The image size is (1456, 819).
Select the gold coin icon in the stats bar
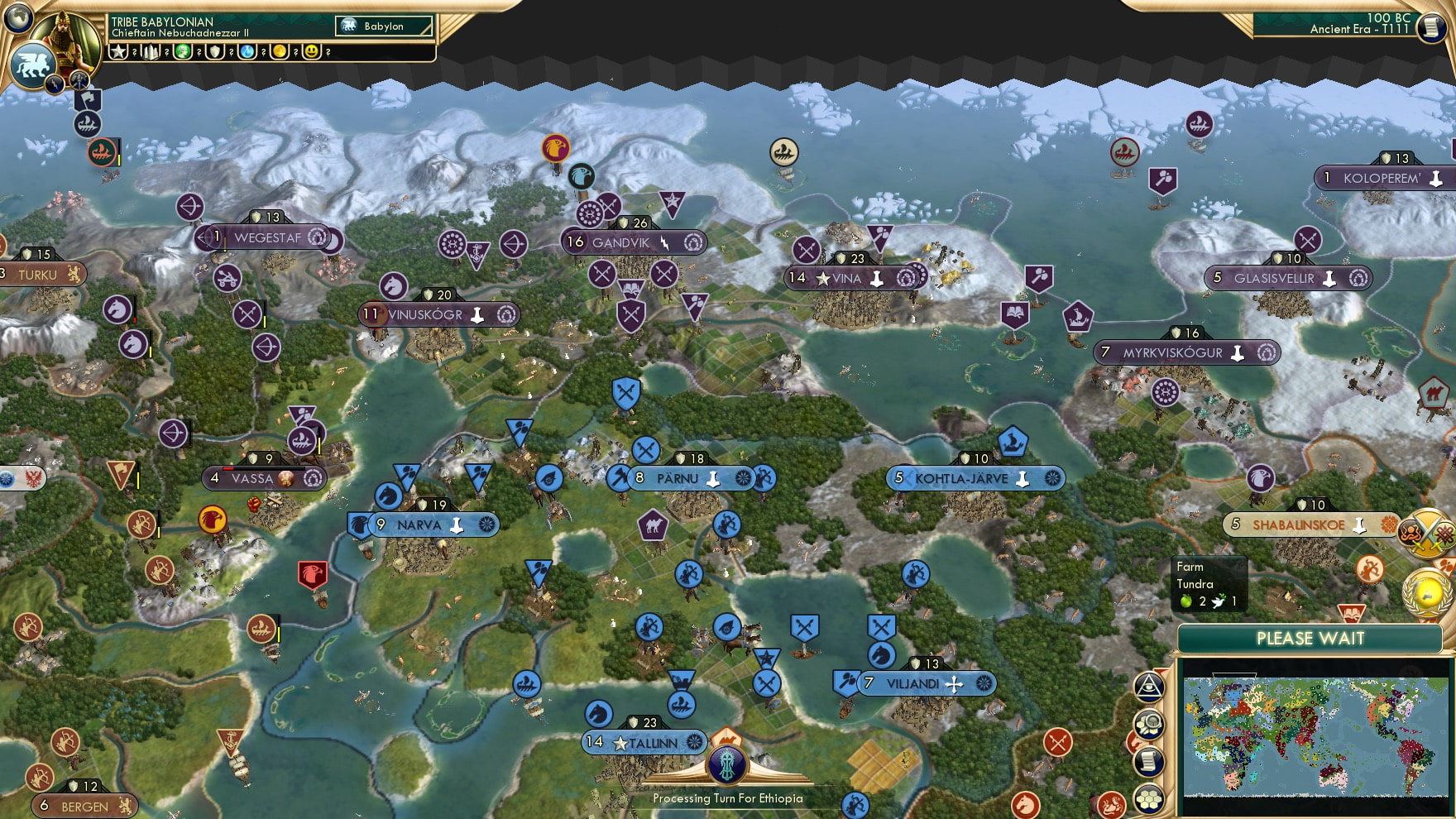(280, 51)
